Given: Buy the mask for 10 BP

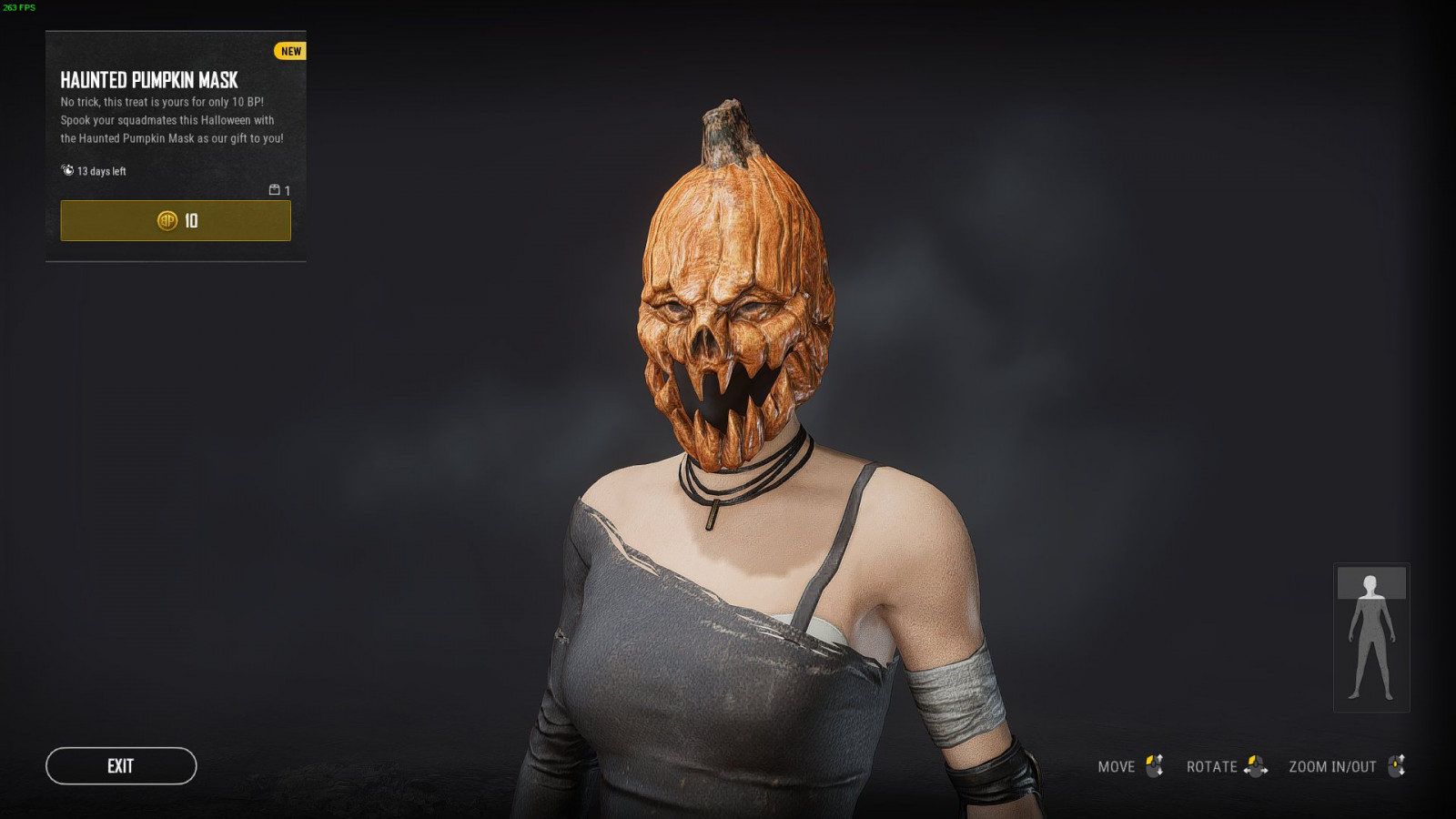Looking at the screenshot, I should pyautogui.click(x=176, y=221).
